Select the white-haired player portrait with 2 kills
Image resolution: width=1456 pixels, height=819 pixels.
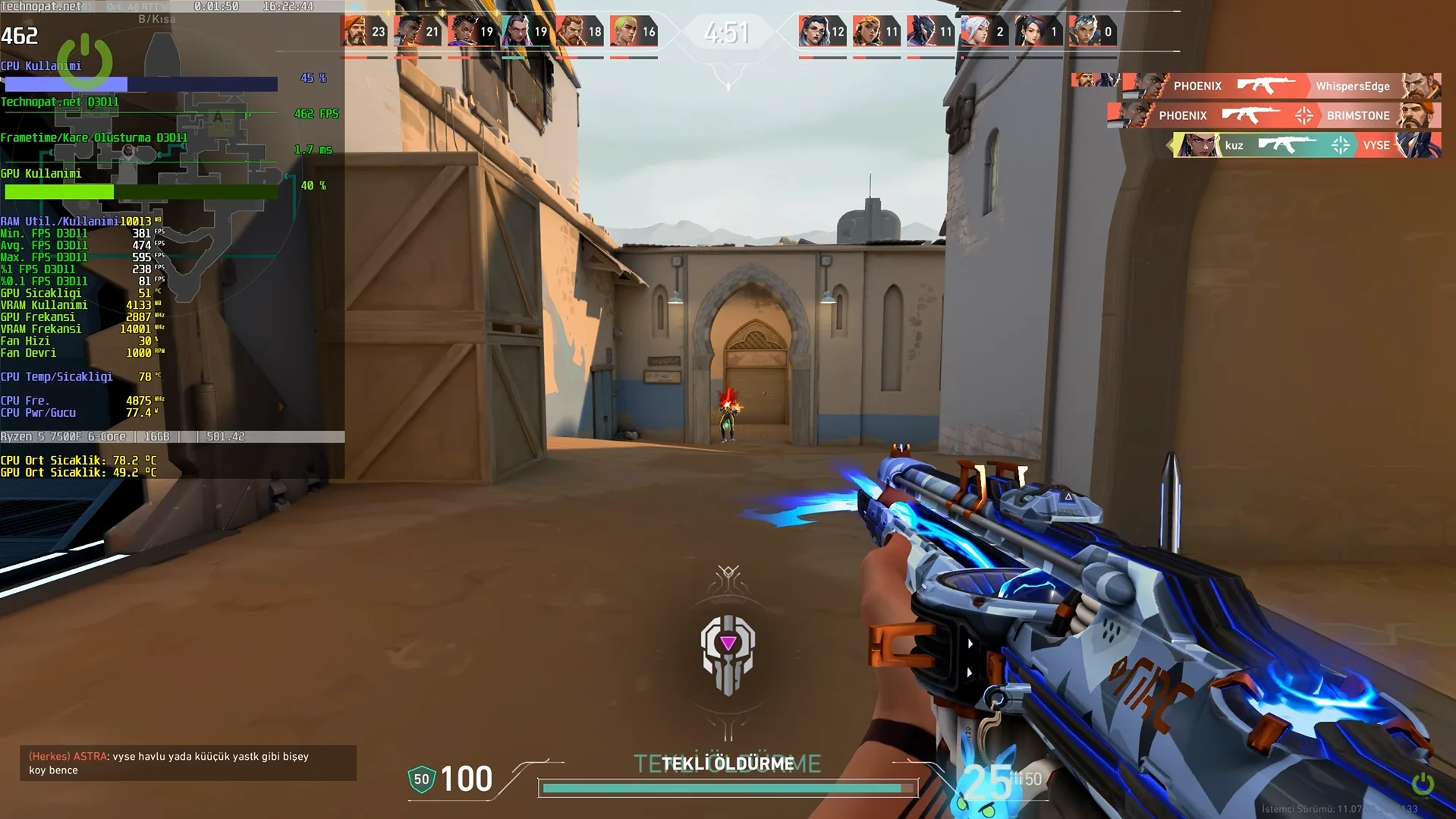[974, 32]
